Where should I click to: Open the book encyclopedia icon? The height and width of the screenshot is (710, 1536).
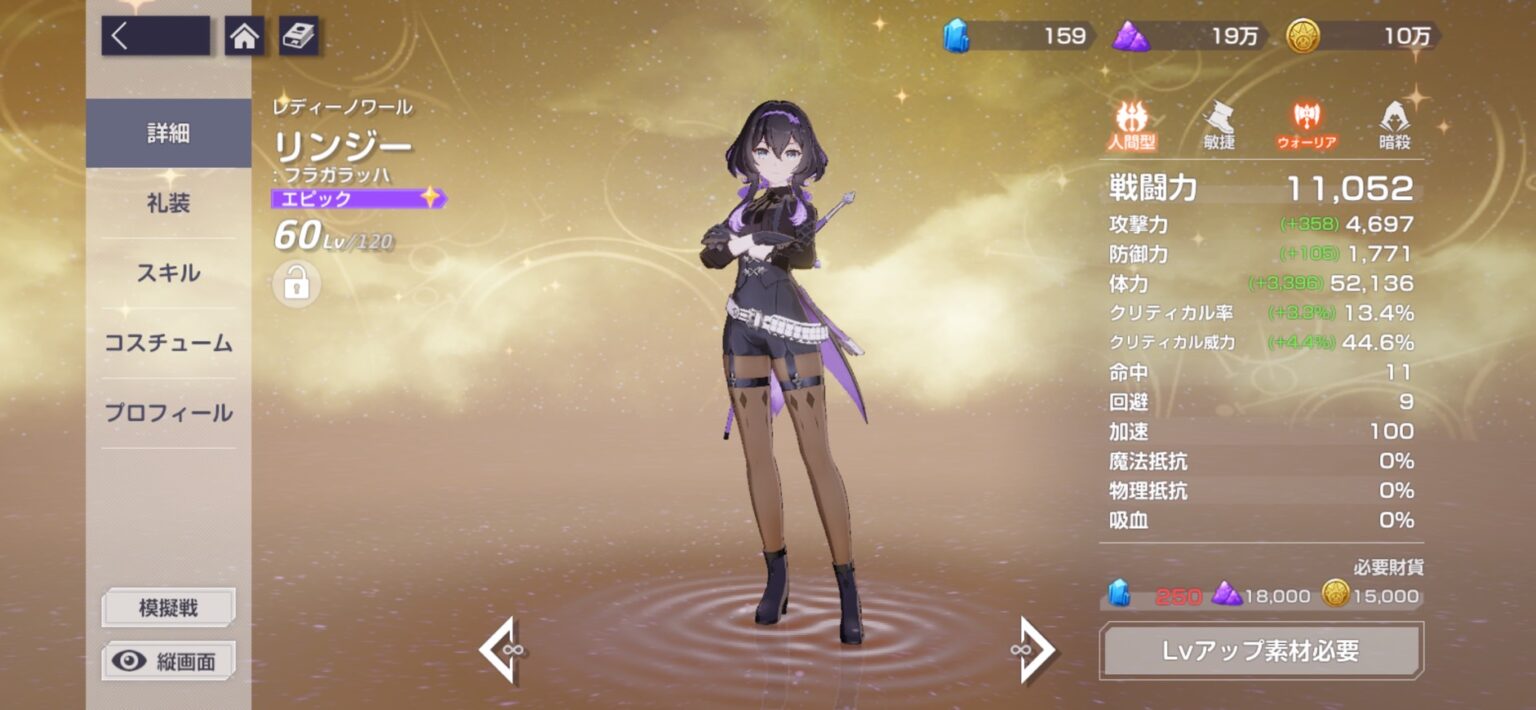[x=298, y=37]
